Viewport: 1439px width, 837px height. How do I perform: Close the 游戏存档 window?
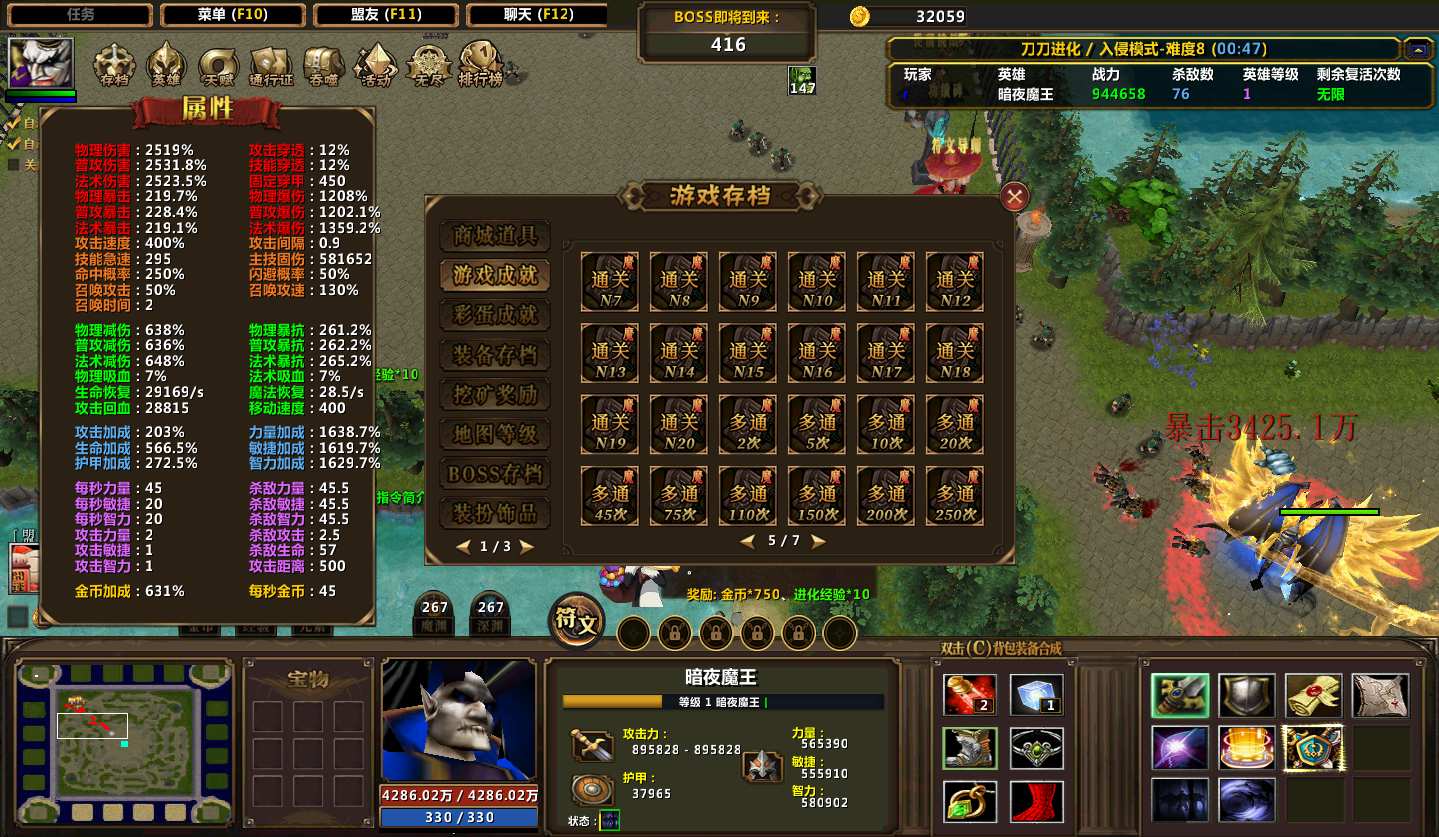tap(1014, 197)
